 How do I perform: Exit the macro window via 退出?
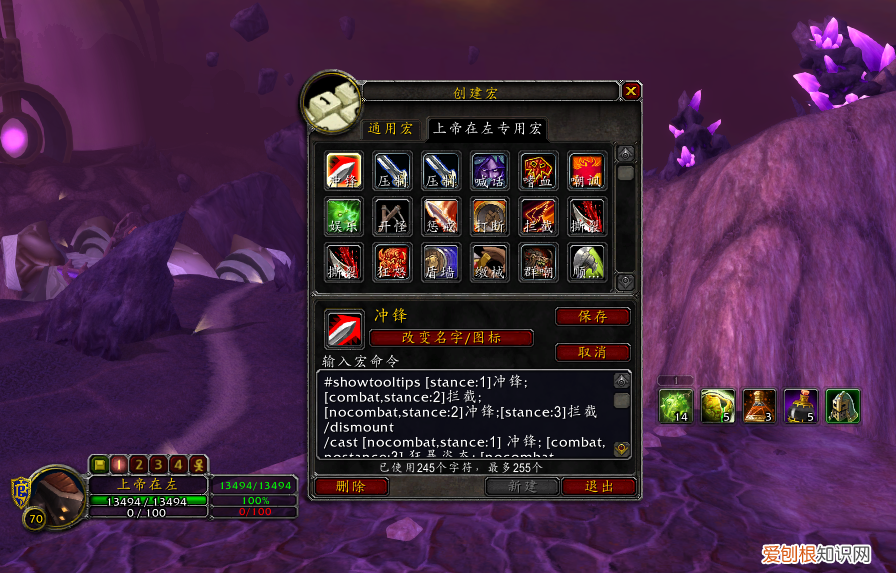click(x=599, y=486)
